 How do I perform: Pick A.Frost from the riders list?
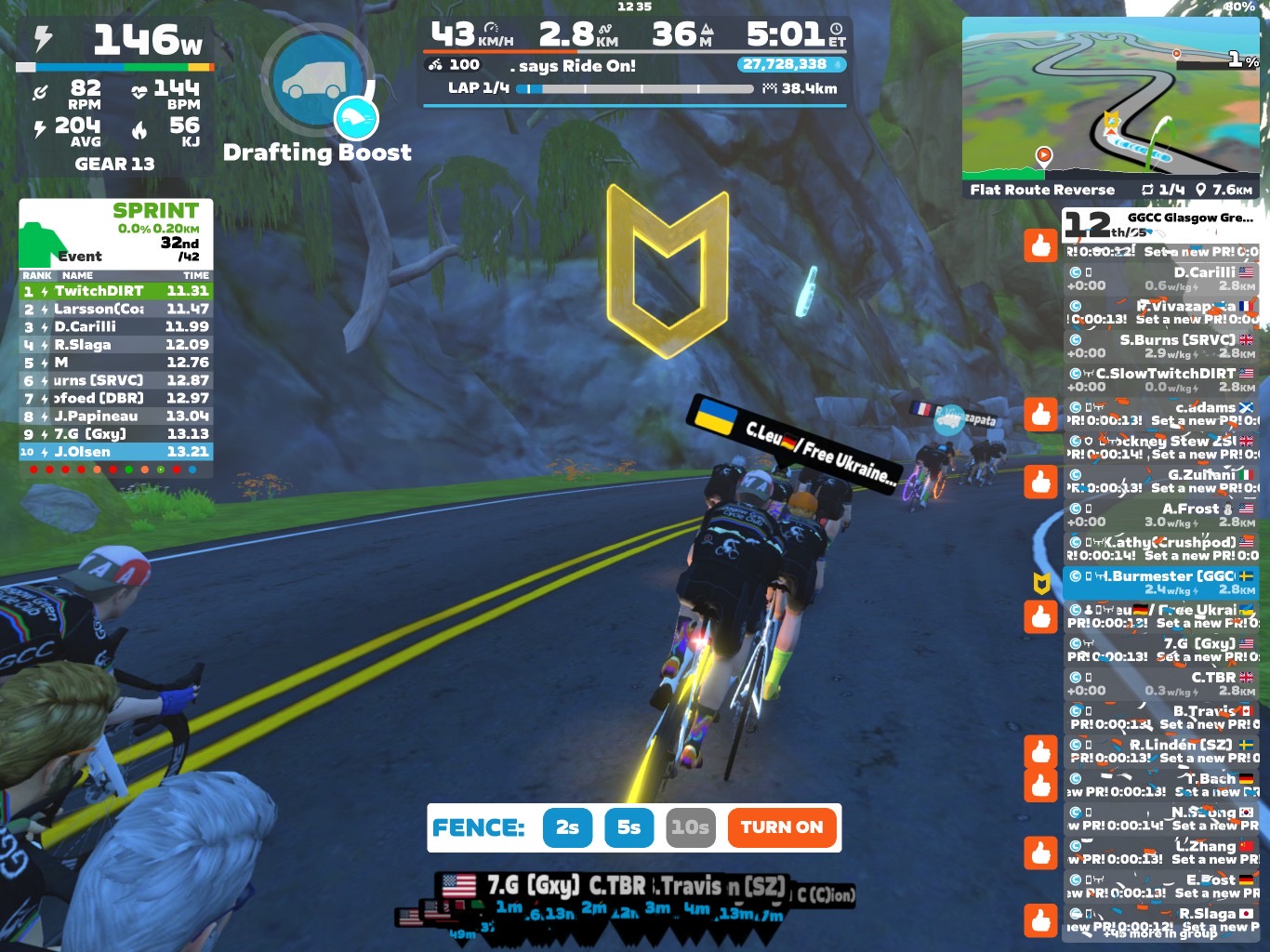coord(1161,514)
